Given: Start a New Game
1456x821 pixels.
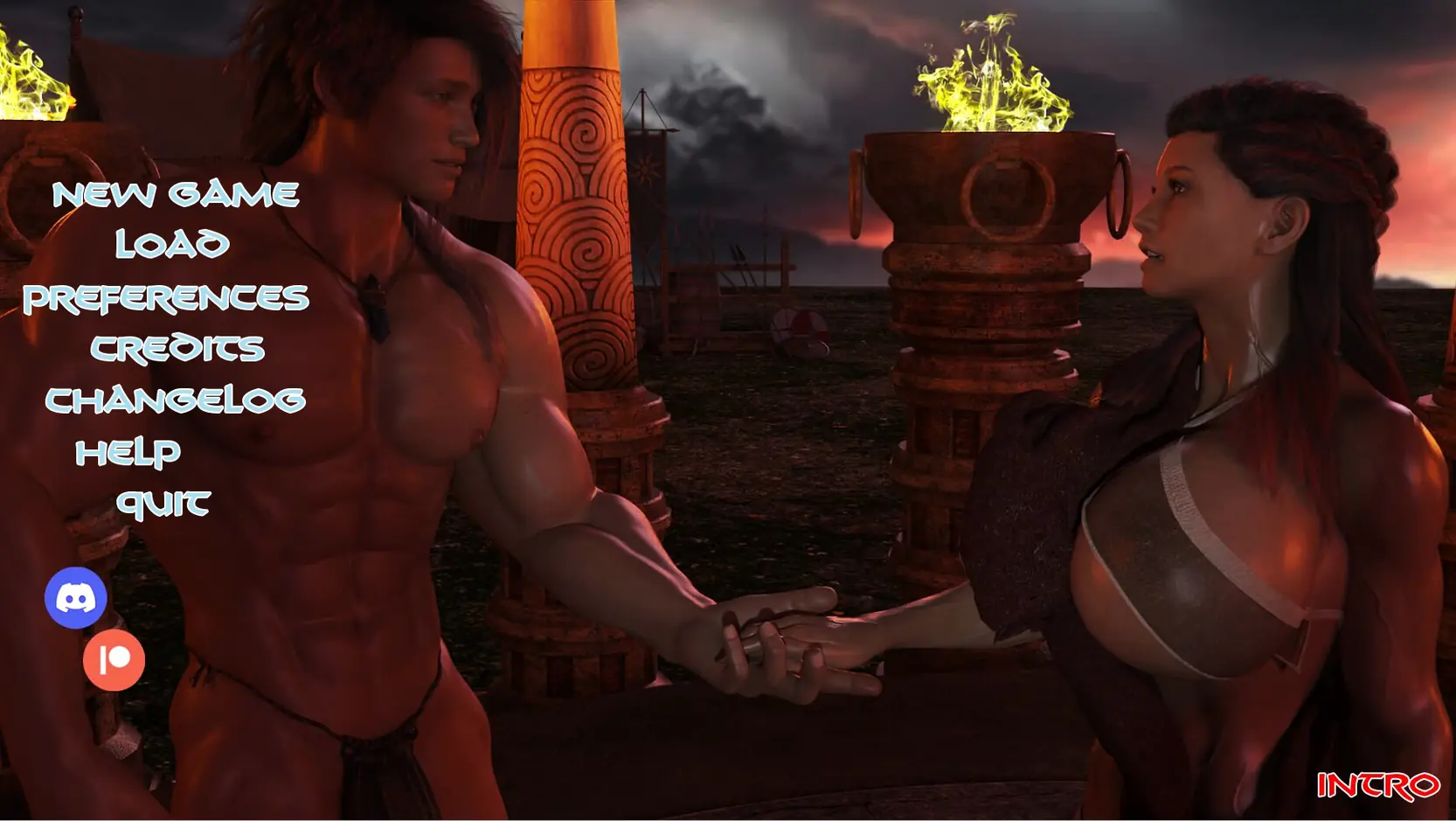Looking at the screenshot, I should click(176, 194).
